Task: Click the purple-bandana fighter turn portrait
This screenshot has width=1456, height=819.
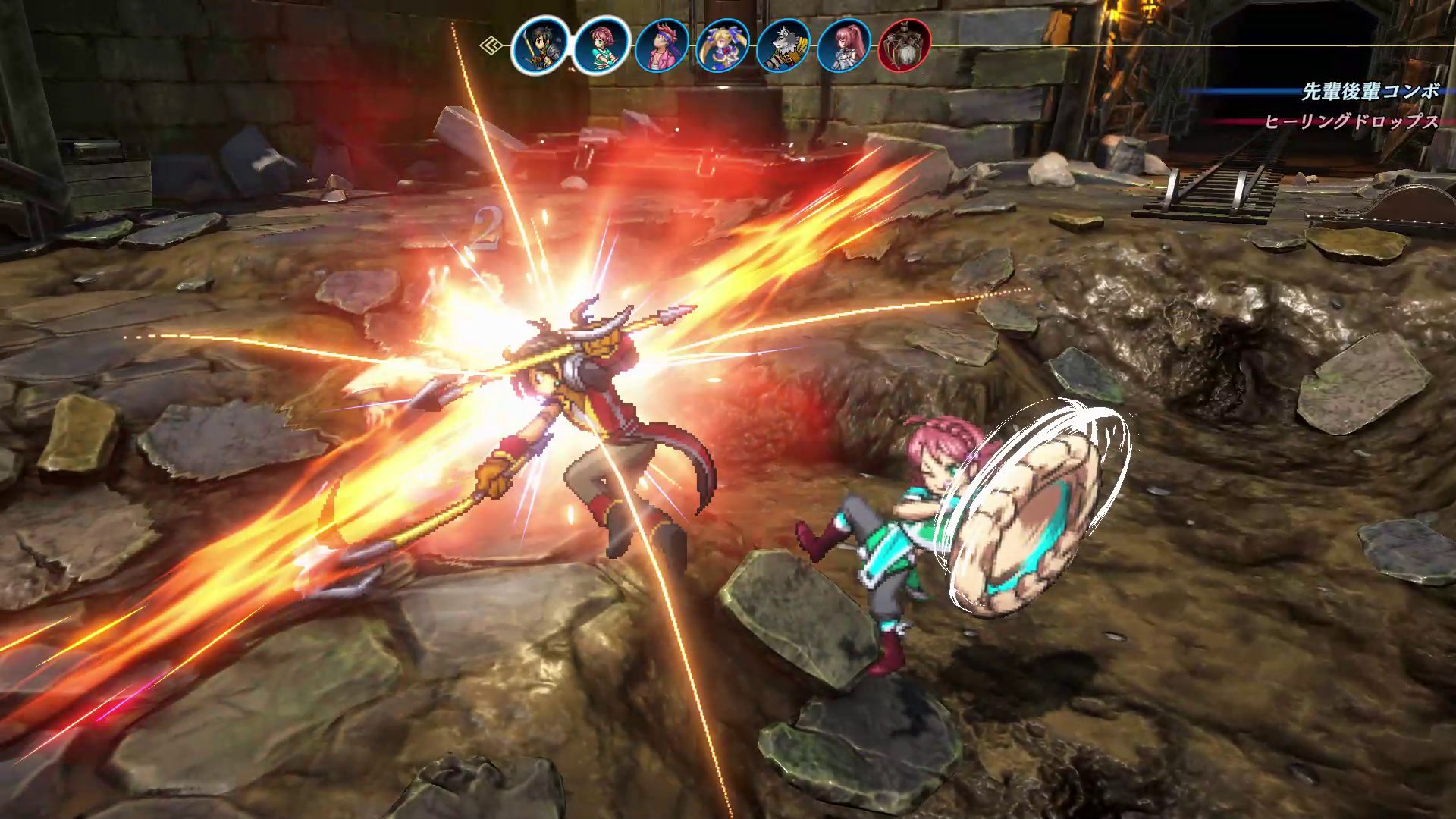Action: [x=662, y=45]
